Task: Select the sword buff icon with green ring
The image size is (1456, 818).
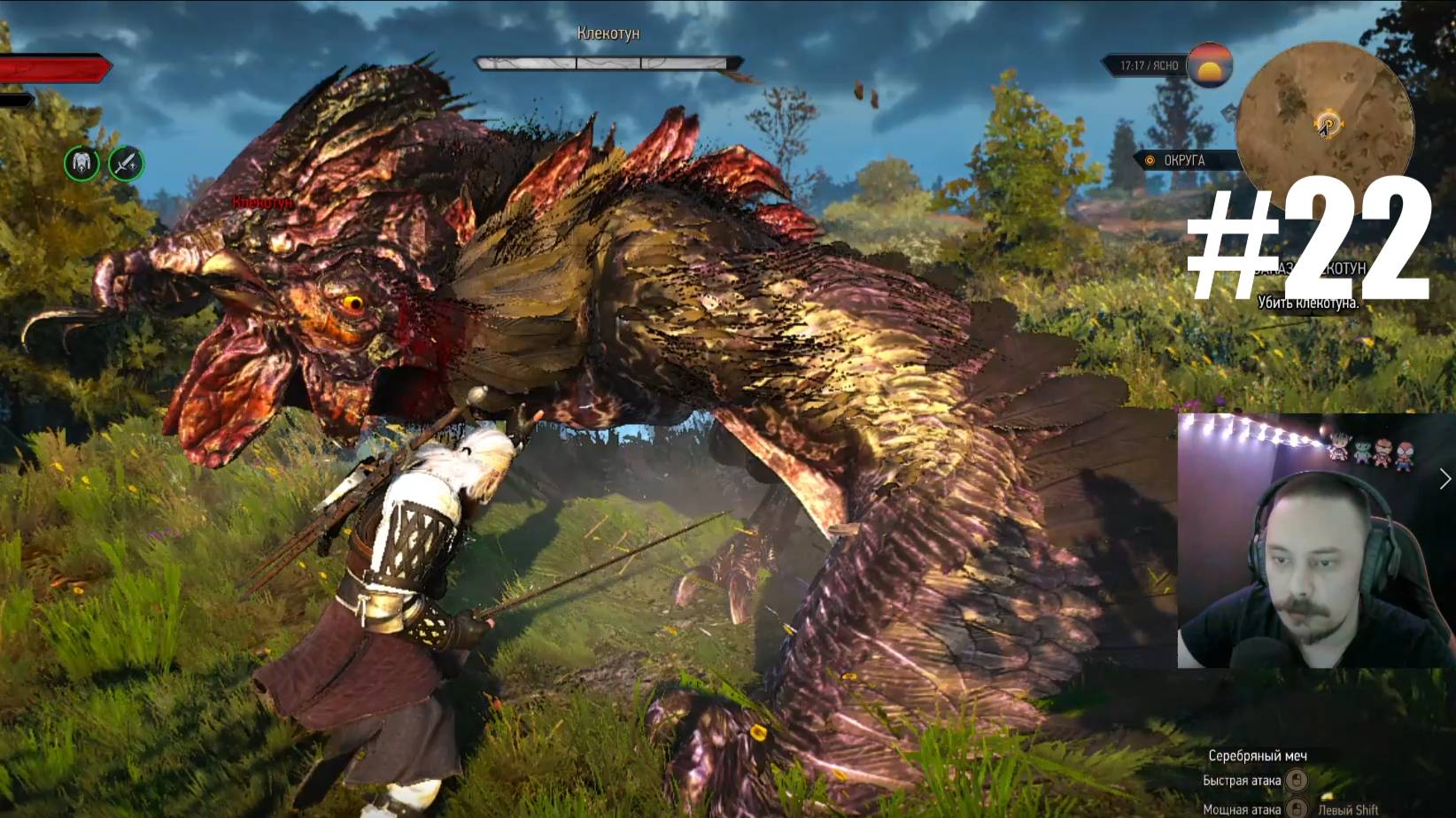Action: click(x=126, y=164)
